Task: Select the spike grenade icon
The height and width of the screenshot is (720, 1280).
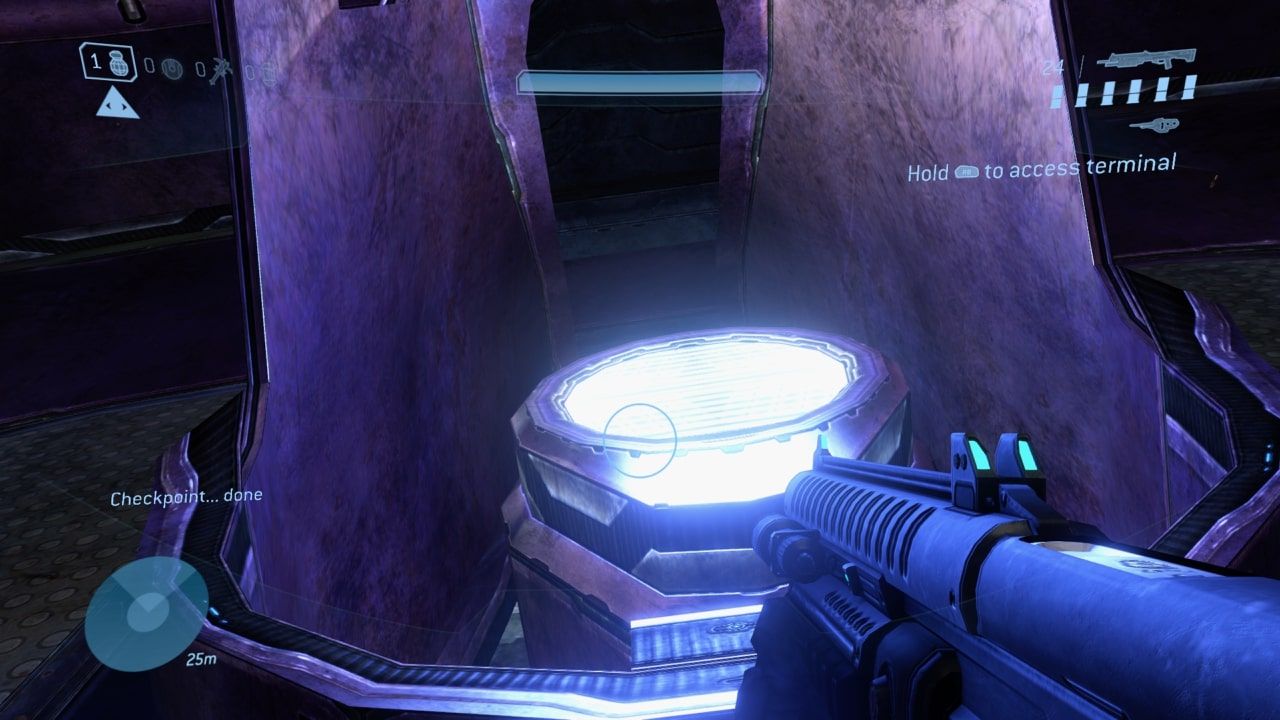Action: 220,68
